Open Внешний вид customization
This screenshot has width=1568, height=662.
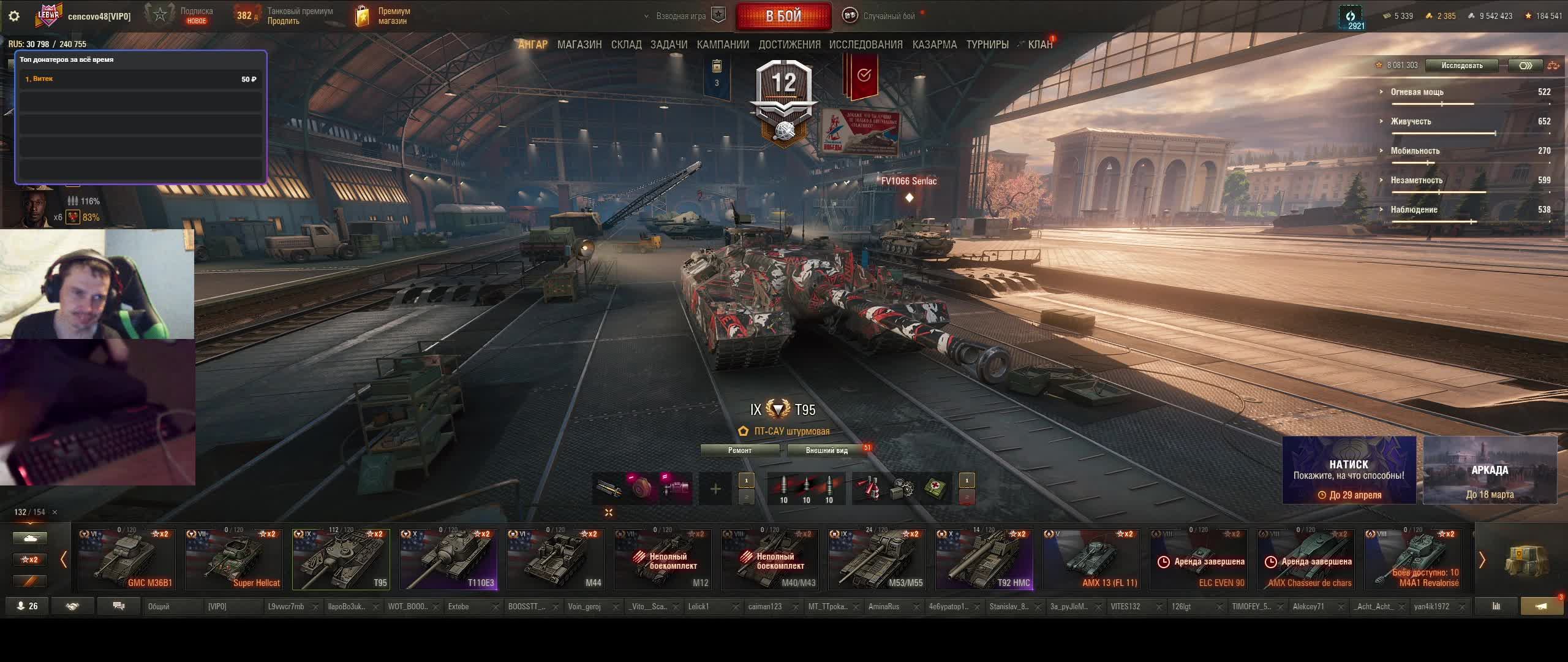(826, 451)
